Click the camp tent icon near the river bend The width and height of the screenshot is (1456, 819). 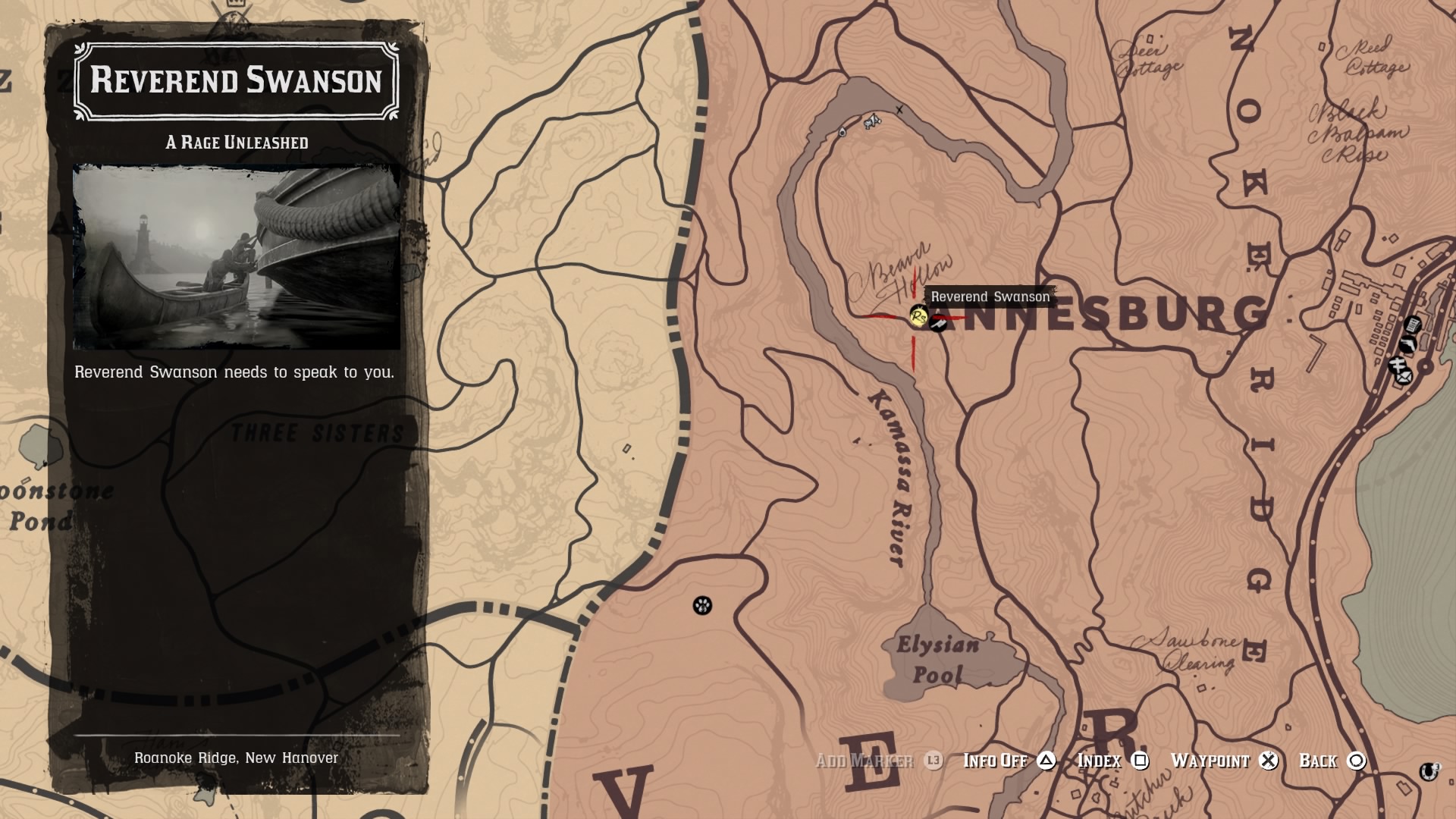873,121
